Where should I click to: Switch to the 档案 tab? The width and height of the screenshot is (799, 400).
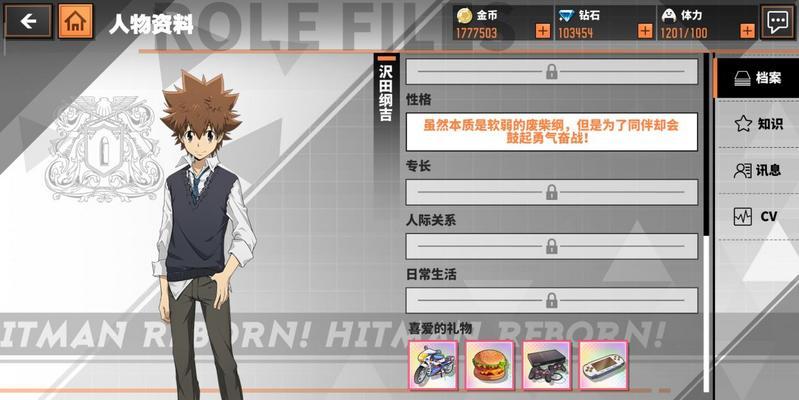click(x=757, y=78)
